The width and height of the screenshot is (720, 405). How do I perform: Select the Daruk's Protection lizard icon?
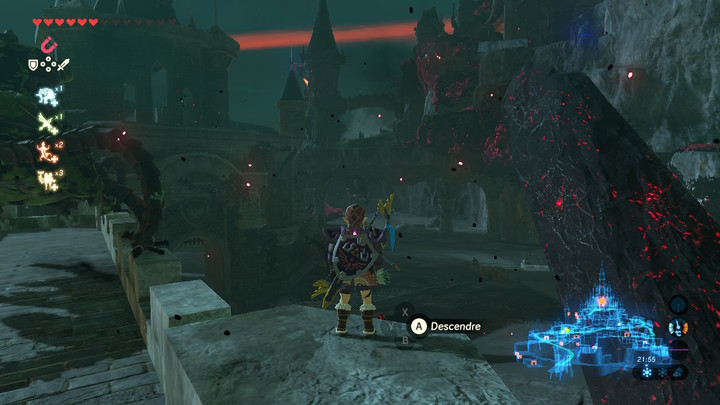[x=46, y=150]
